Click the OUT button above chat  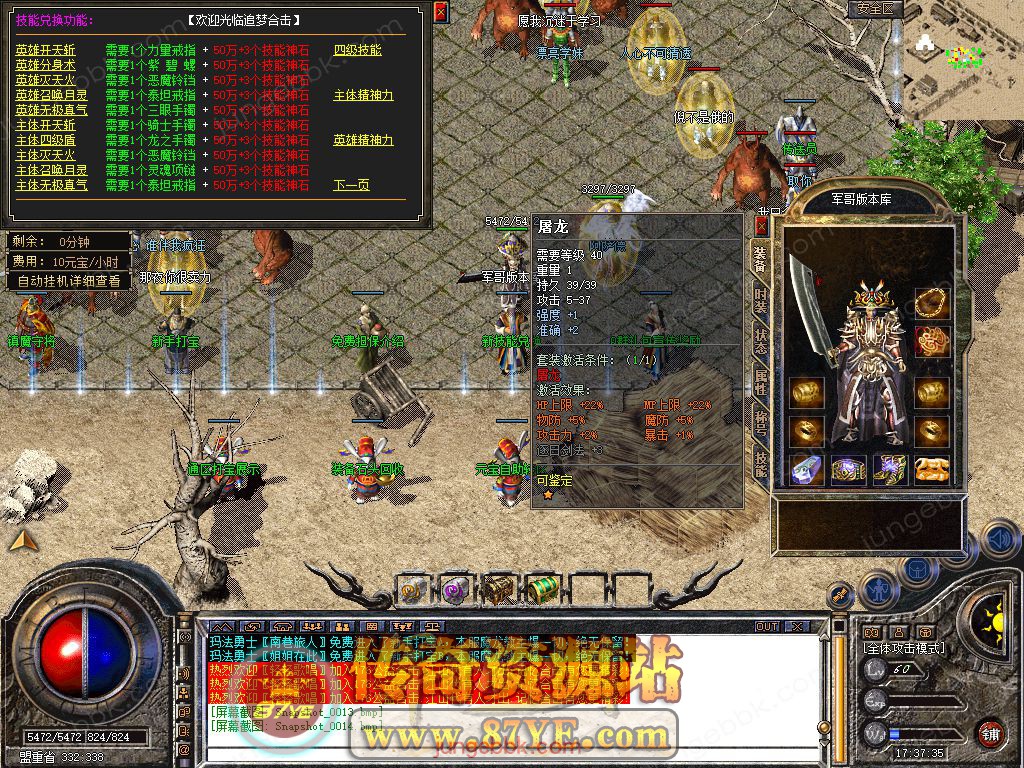(766, 626)
